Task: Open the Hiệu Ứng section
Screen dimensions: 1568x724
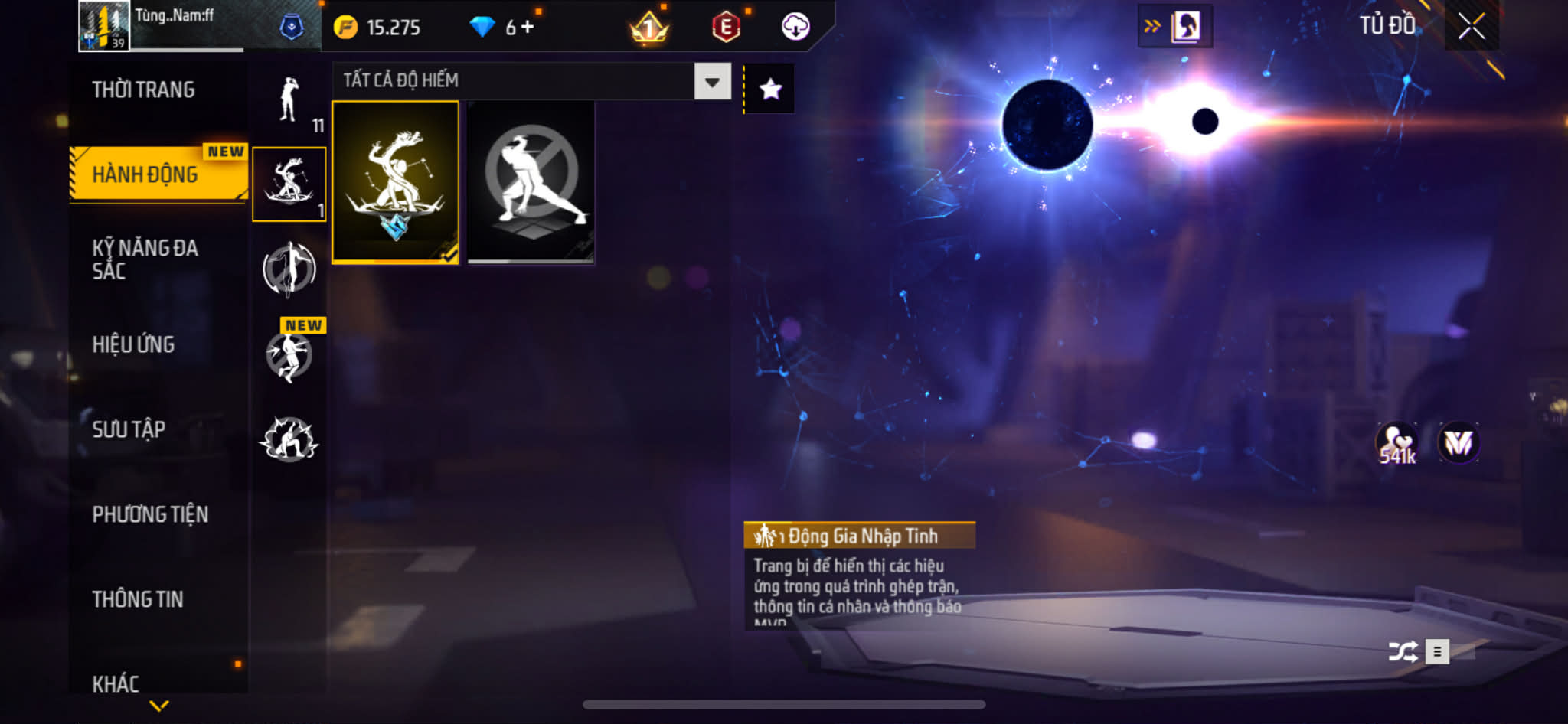Action: point(134,344)
